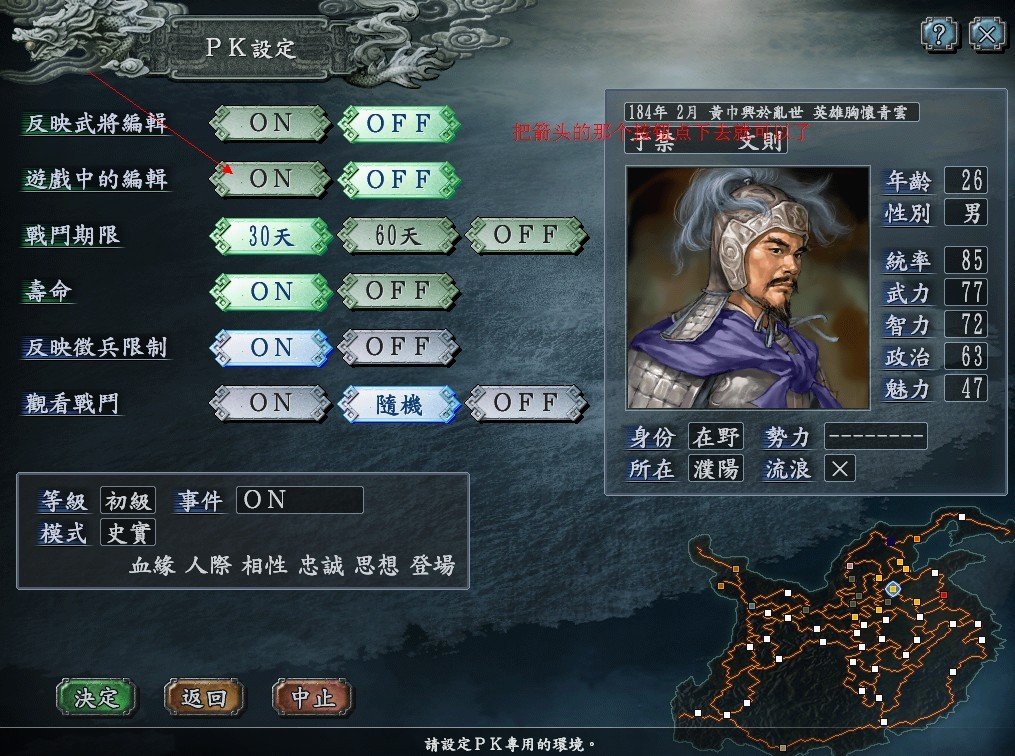Turn ON 反映徵兵限制
This screenshot has width=1015, height=756.
click(270, 348)
